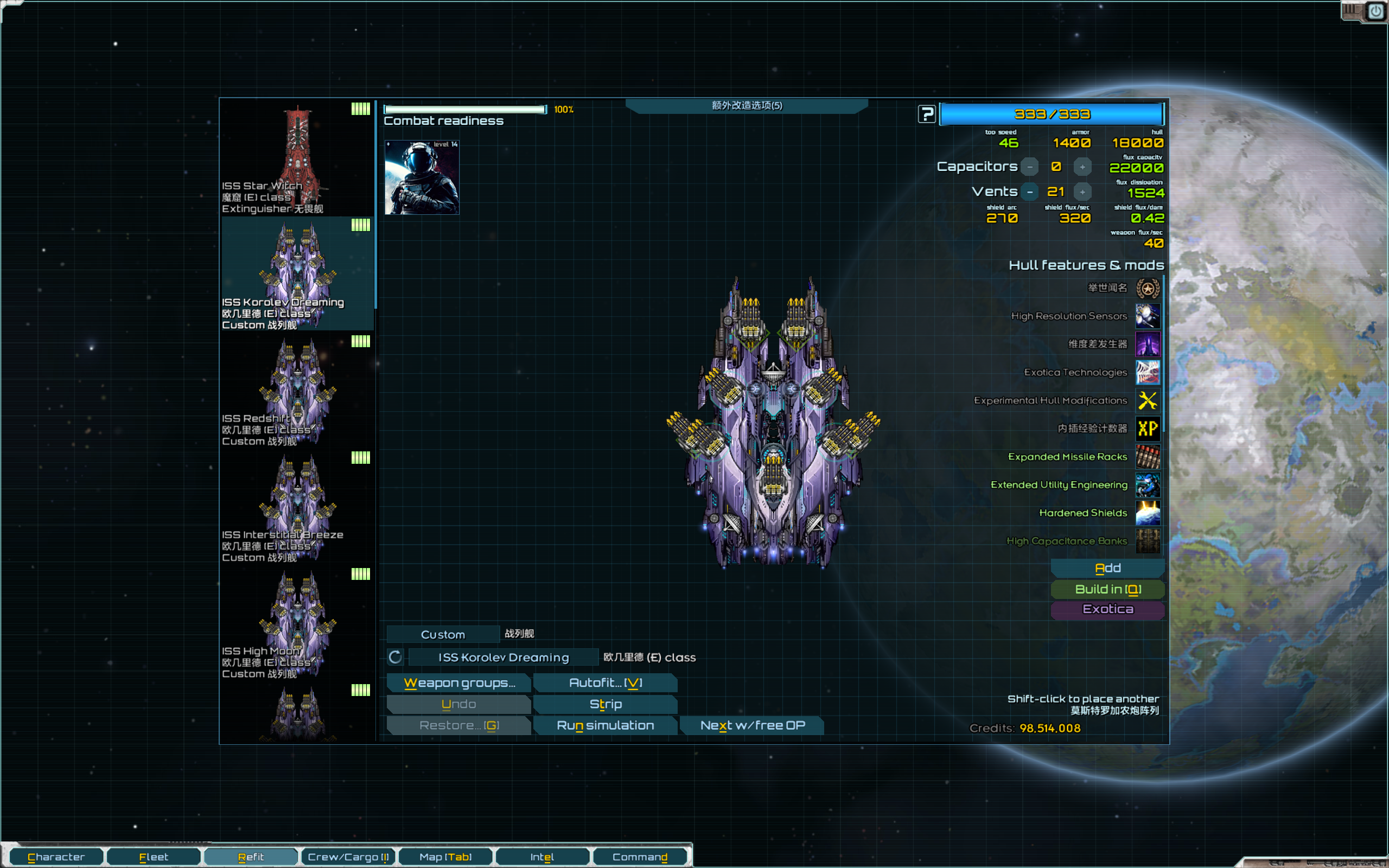Increase the Vents count
This screenshot has width=1389, height=868.
(1082, 192)
